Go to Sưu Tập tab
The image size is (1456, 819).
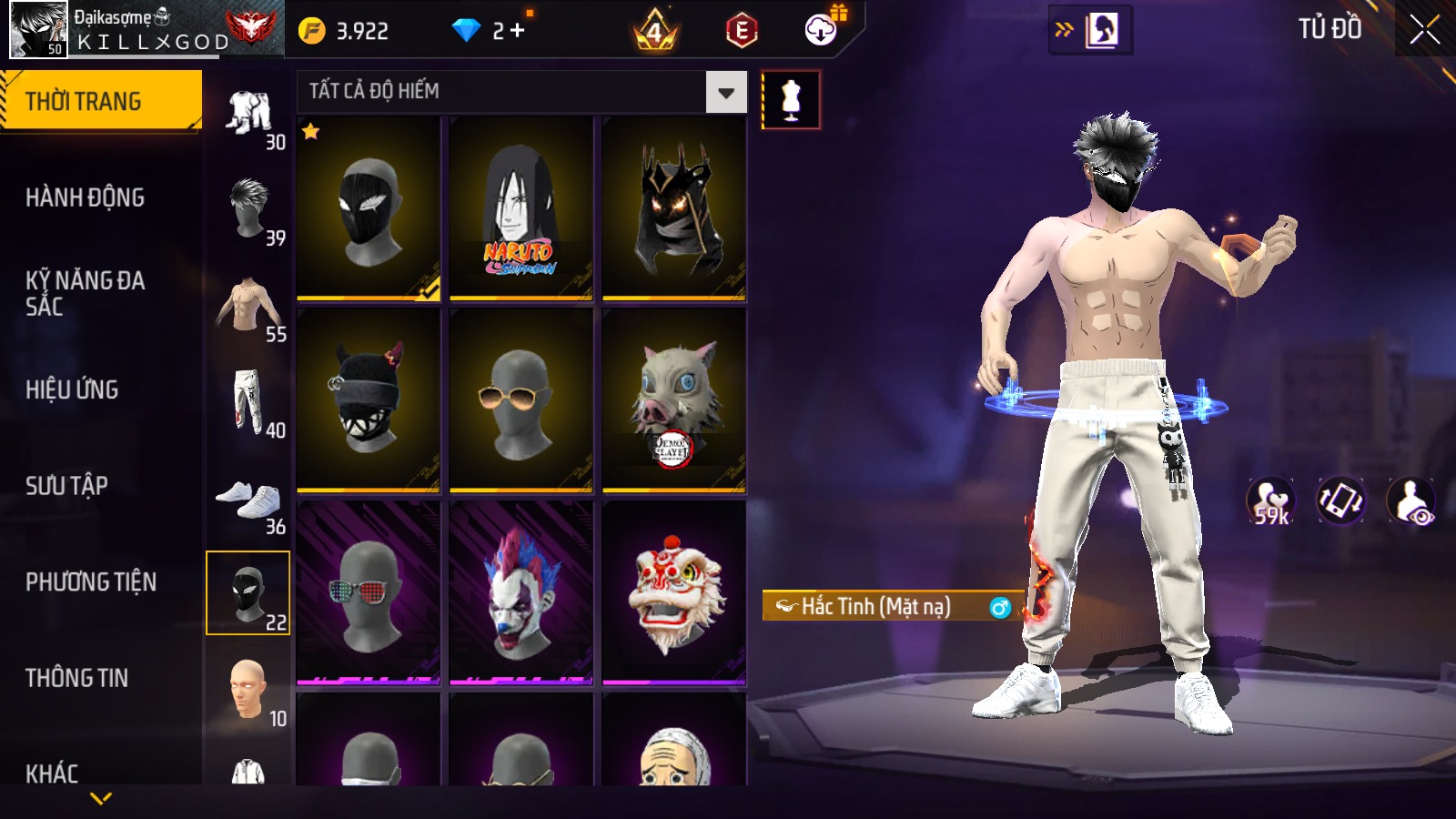[x=66, y=486]
